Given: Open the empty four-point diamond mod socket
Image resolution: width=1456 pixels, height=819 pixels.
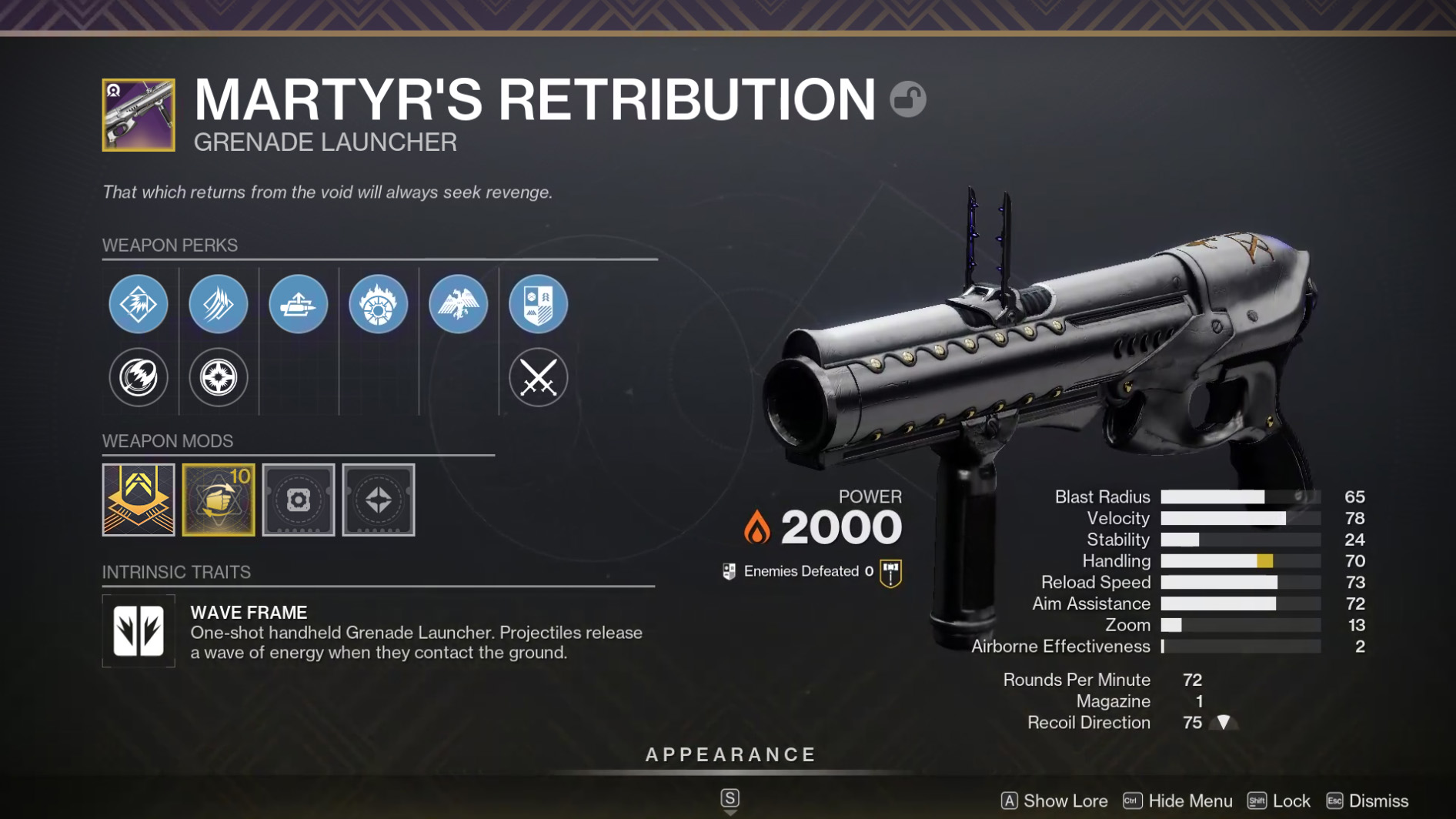Looking at the screenshot, I should tap(379, 500).
